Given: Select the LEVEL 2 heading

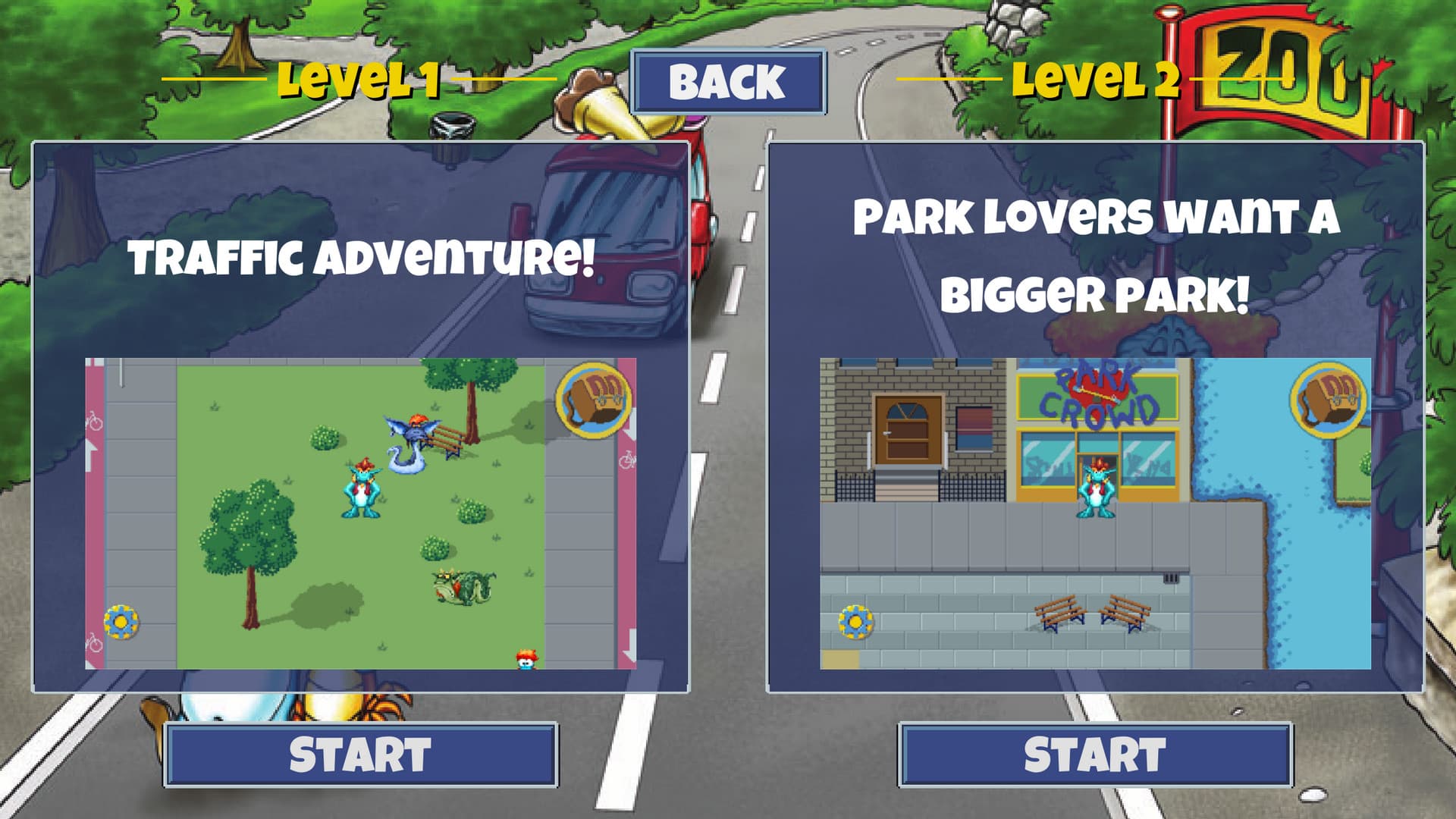Looking at the screenshot, I should [1100, 81].
